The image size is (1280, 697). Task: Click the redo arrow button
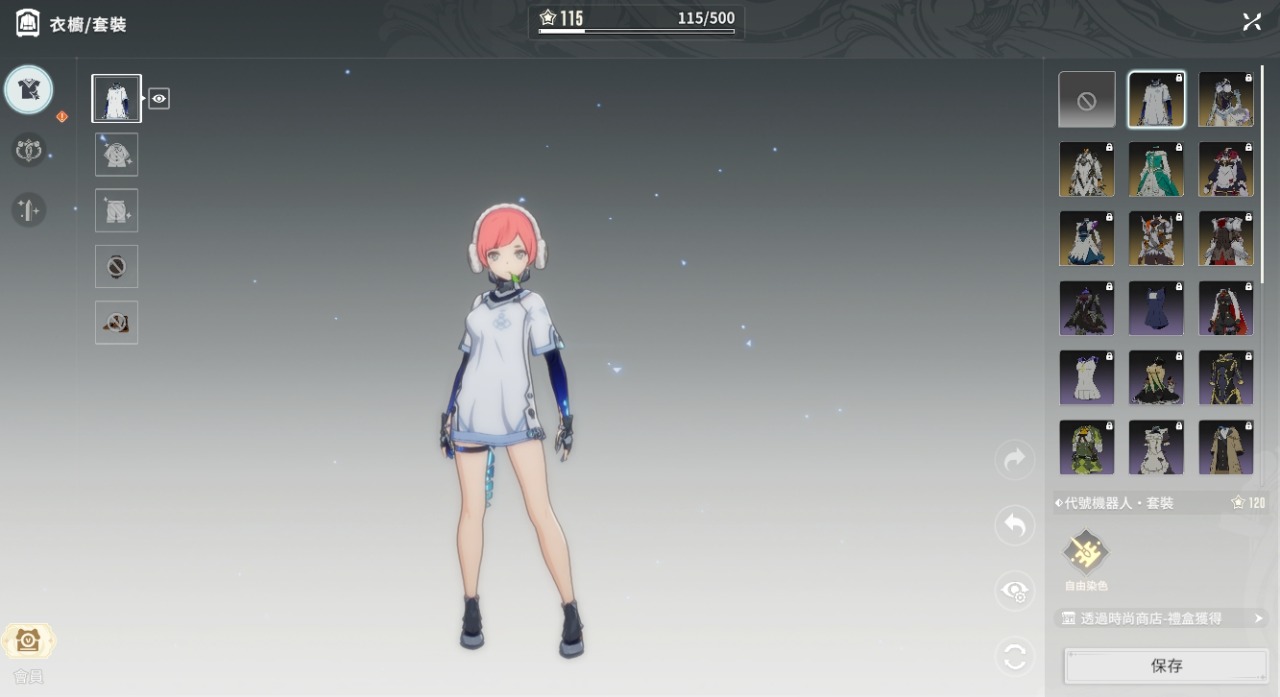point(1015,460)
